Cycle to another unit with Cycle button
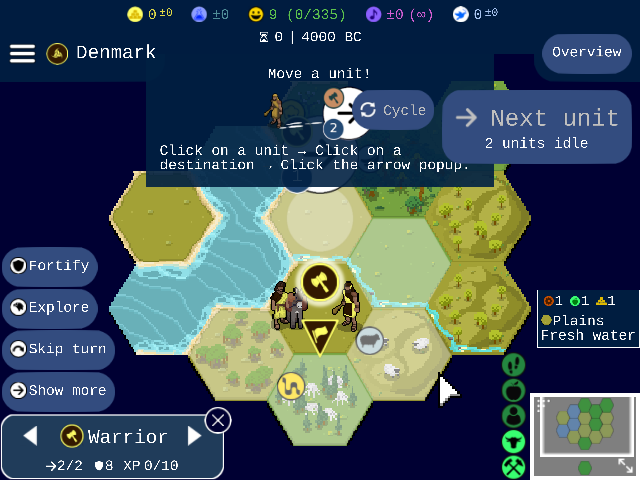The width and height of the screenshot is (640, 480). (x=393, y=110)
